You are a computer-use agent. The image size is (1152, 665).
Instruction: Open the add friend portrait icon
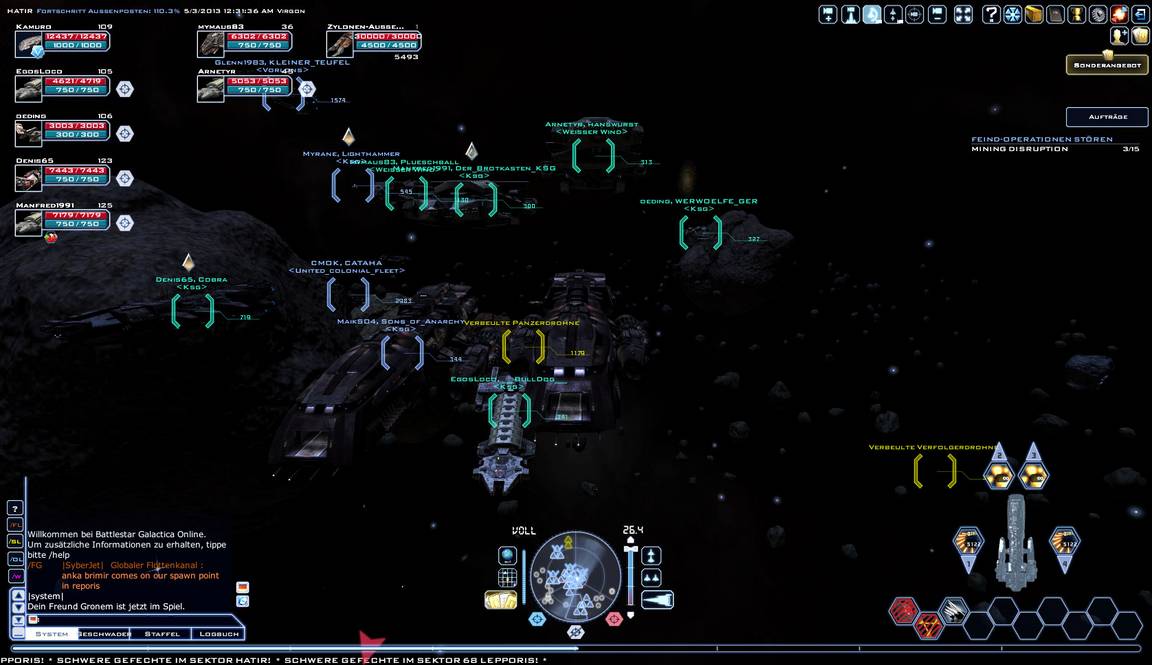pos(1119,36)
